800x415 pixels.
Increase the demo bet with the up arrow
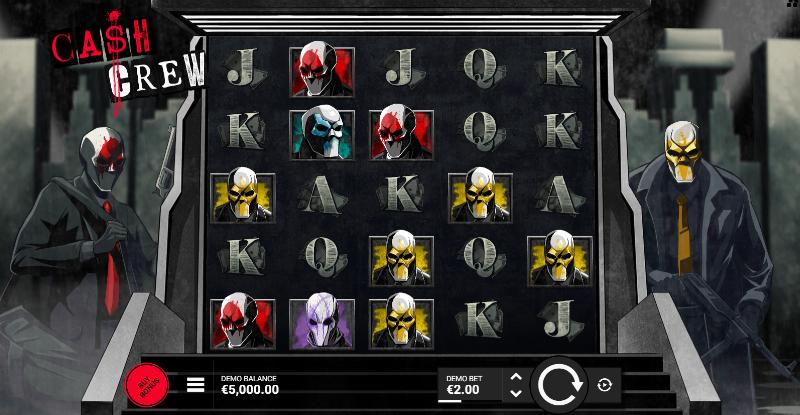[x=515, y=377]
